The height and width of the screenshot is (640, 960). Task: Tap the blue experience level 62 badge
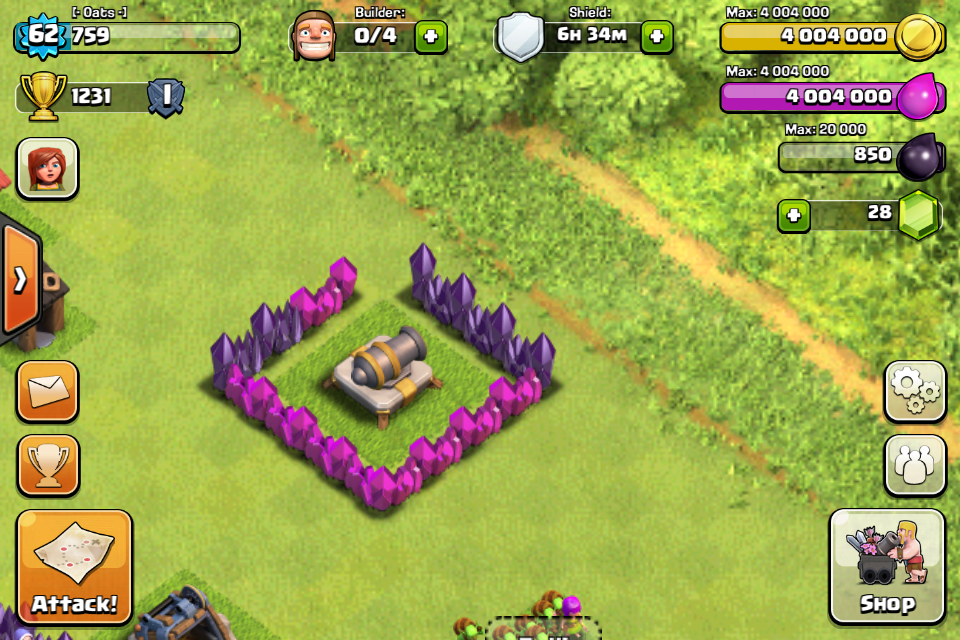pos(43,37)
